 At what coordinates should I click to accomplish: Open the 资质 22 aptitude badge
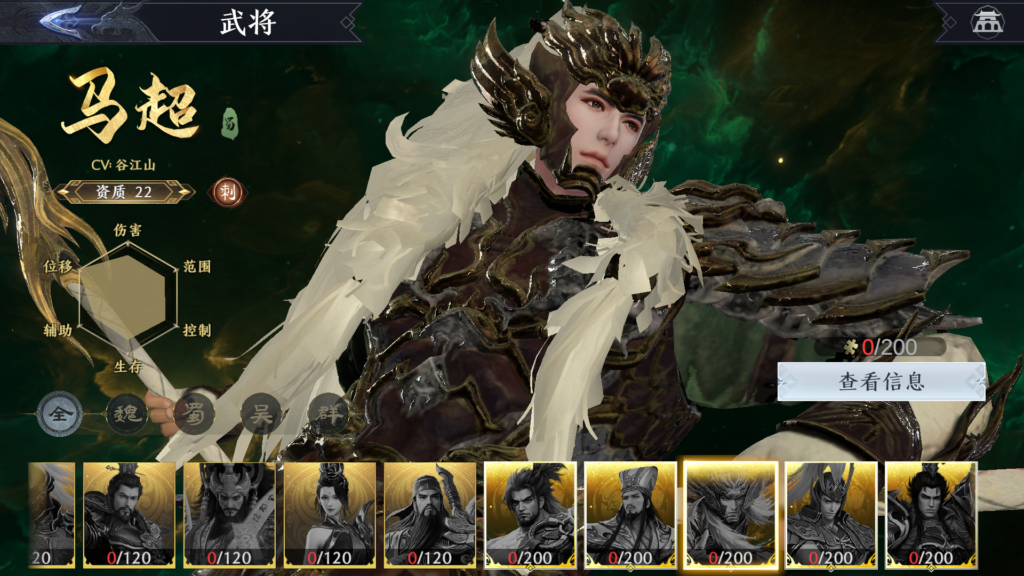click(x=124, y=192)
